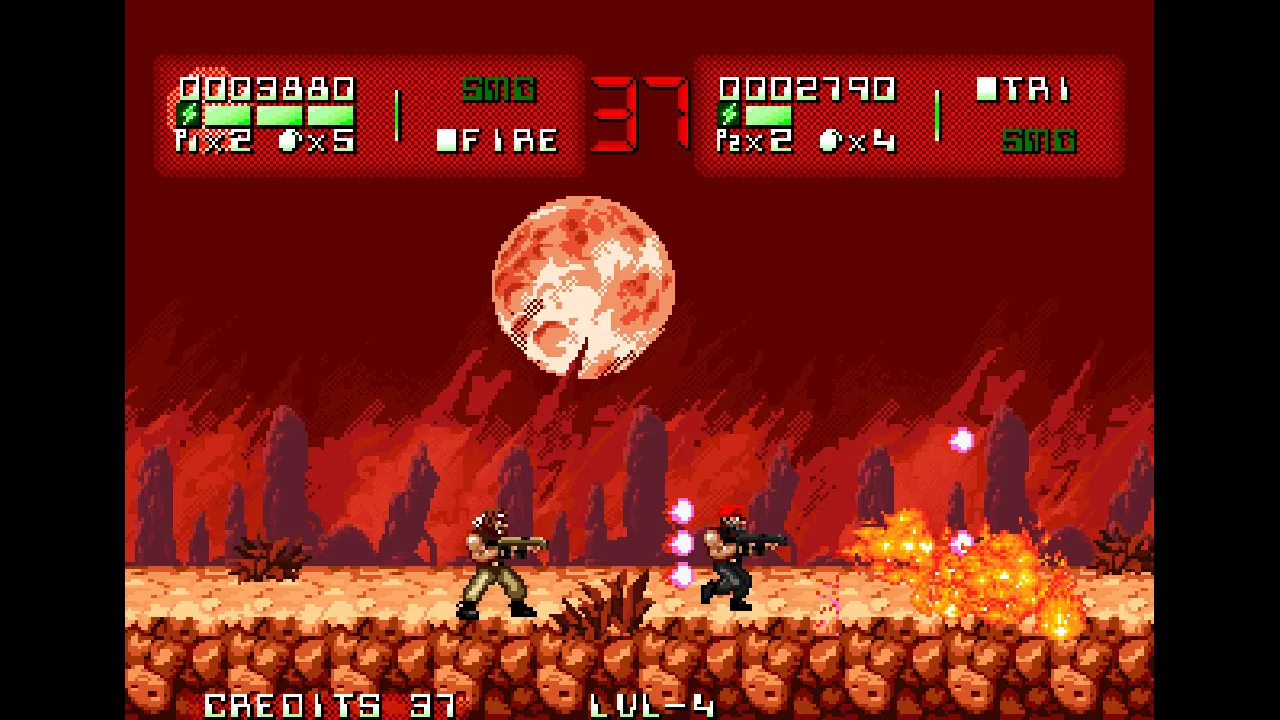Click Player 2's SMG weapon label
The image size is (1280, 720).
coord(1040,140)
